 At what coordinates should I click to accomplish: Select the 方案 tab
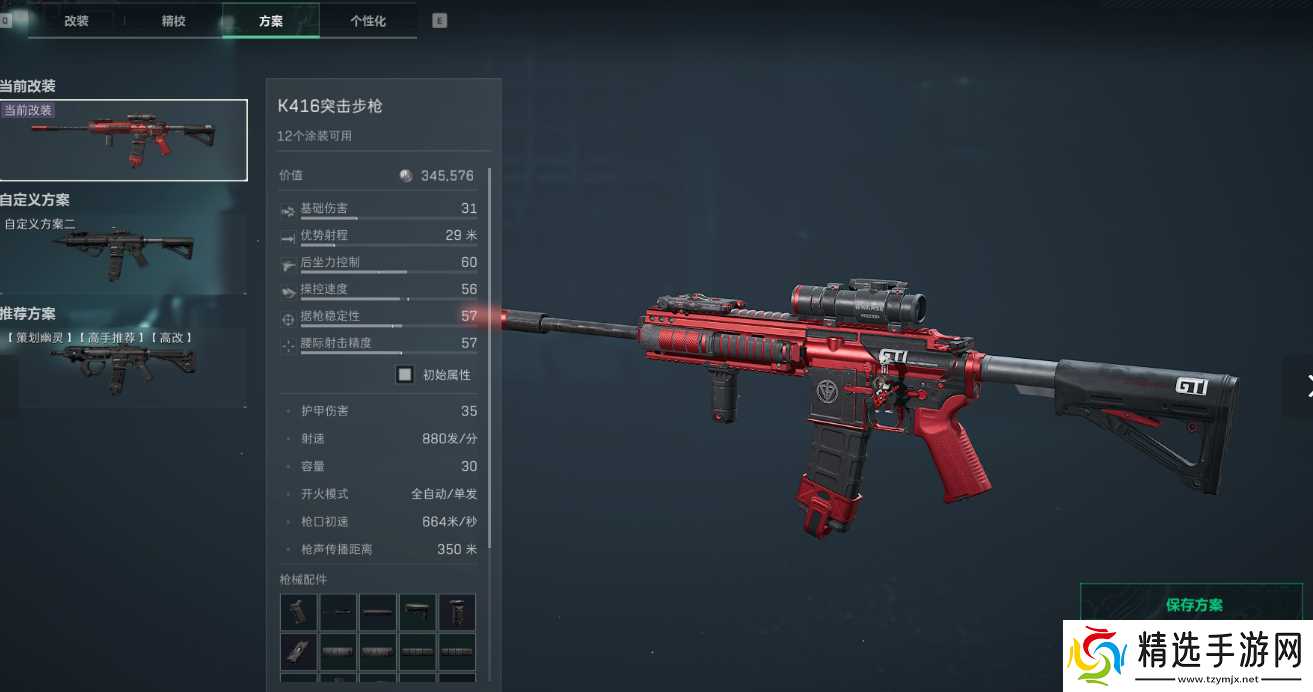270,21
